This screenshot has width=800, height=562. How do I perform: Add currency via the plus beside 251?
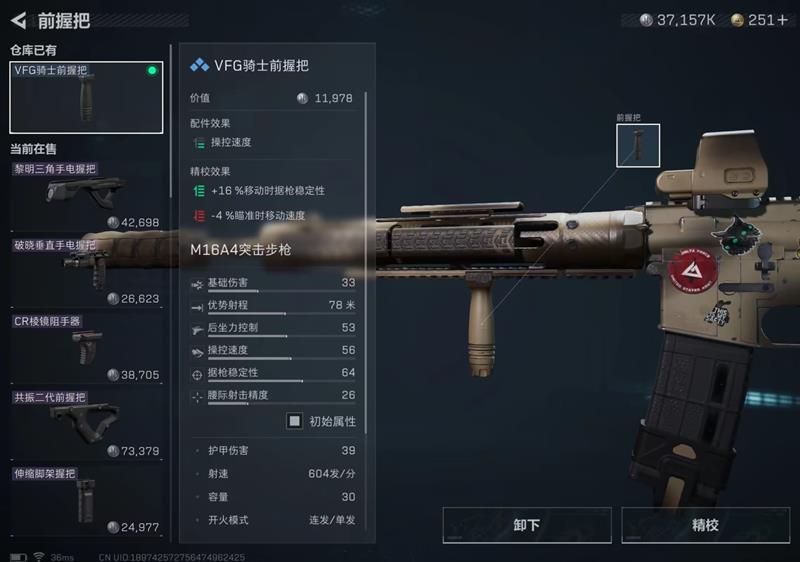[783, 20]
